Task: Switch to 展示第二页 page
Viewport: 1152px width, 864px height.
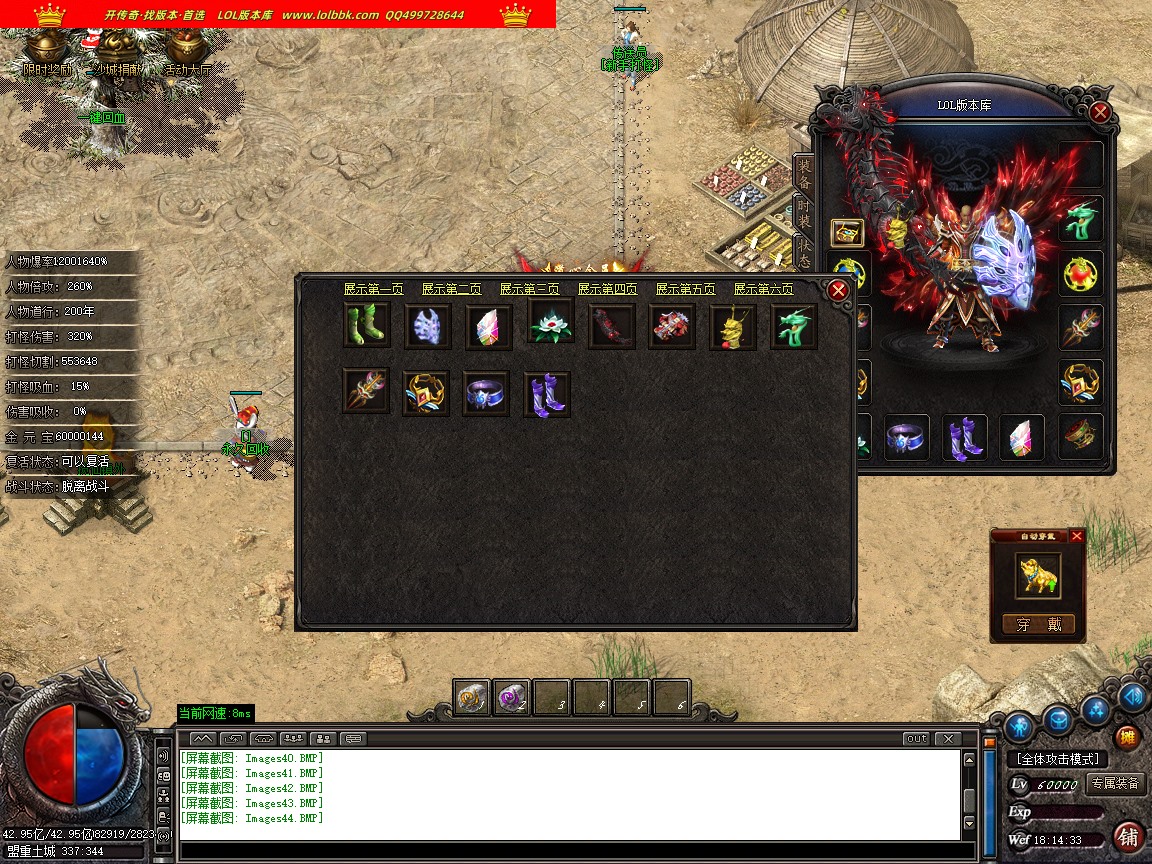Action: point(451,289)
